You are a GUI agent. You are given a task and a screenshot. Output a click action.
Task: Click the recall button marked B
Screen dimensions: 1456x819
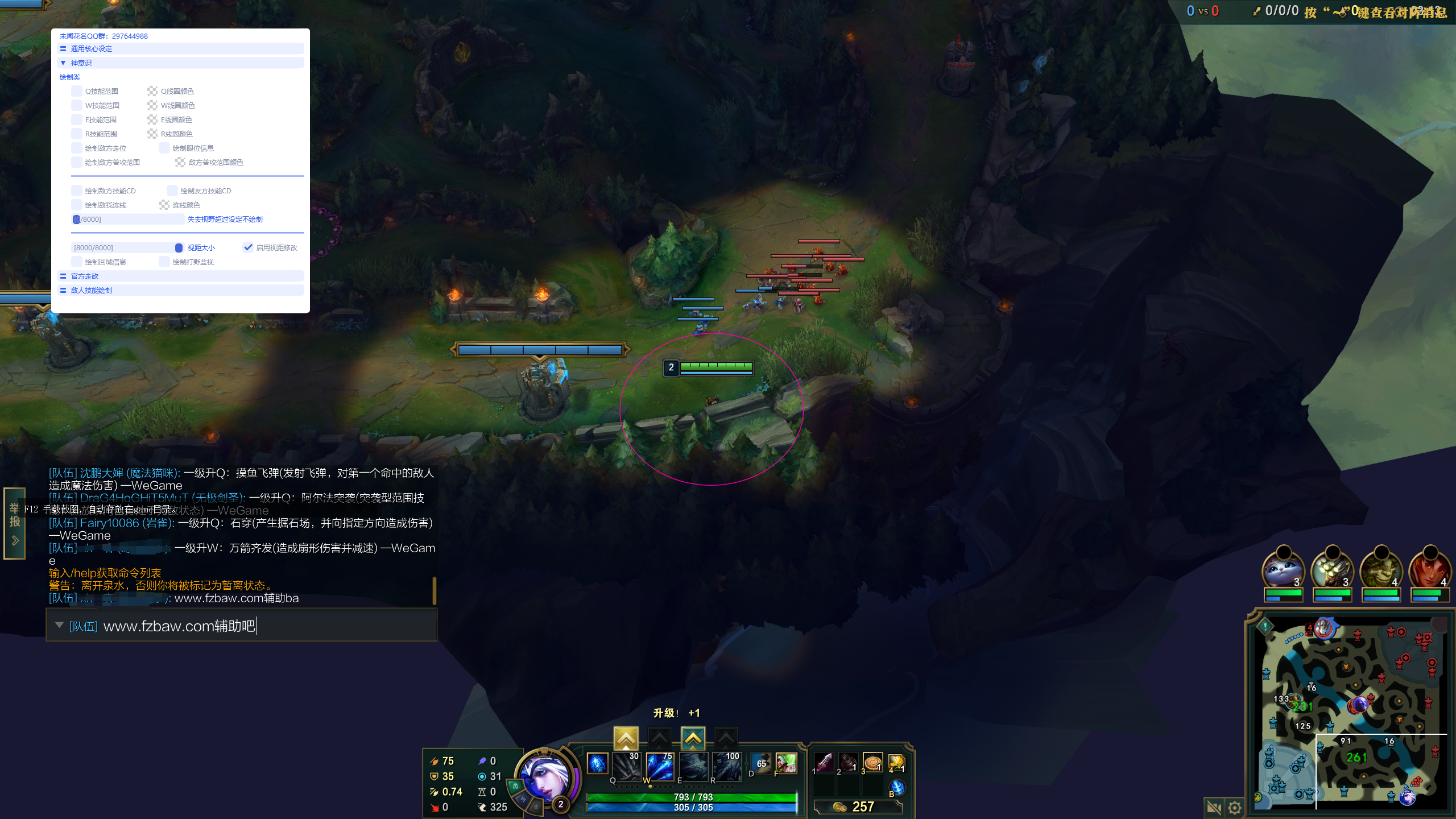[x=897, y=787]
